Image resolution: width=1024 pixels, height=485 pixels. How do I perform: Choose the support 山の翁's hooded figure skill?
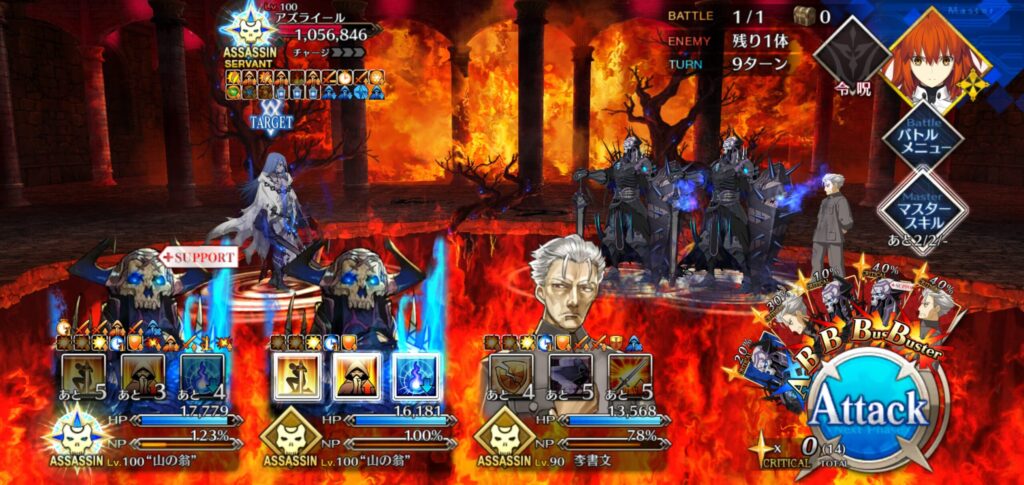click(143, 376)
